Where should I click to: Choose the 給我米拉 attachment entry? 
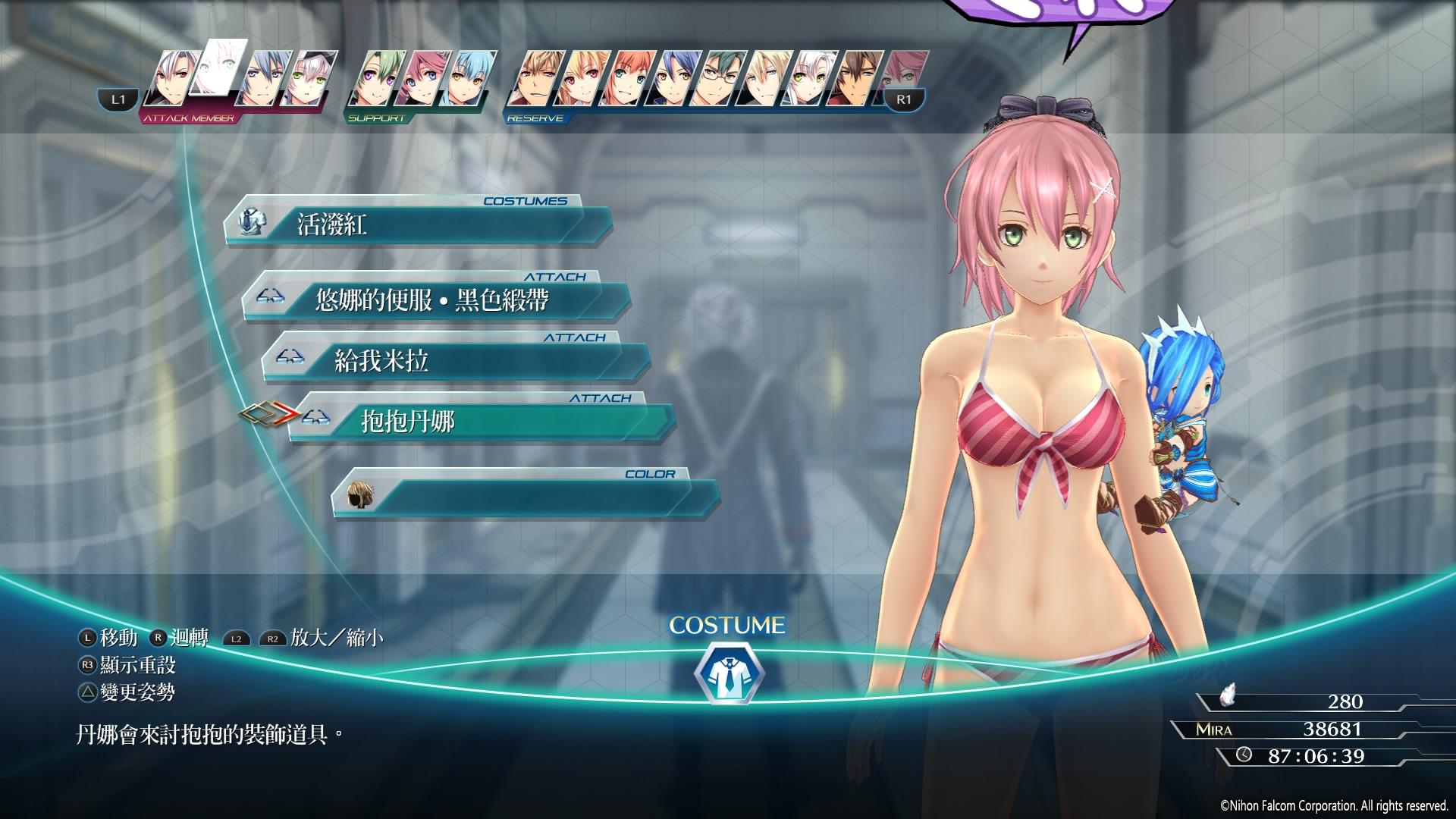tap(455, 361)
